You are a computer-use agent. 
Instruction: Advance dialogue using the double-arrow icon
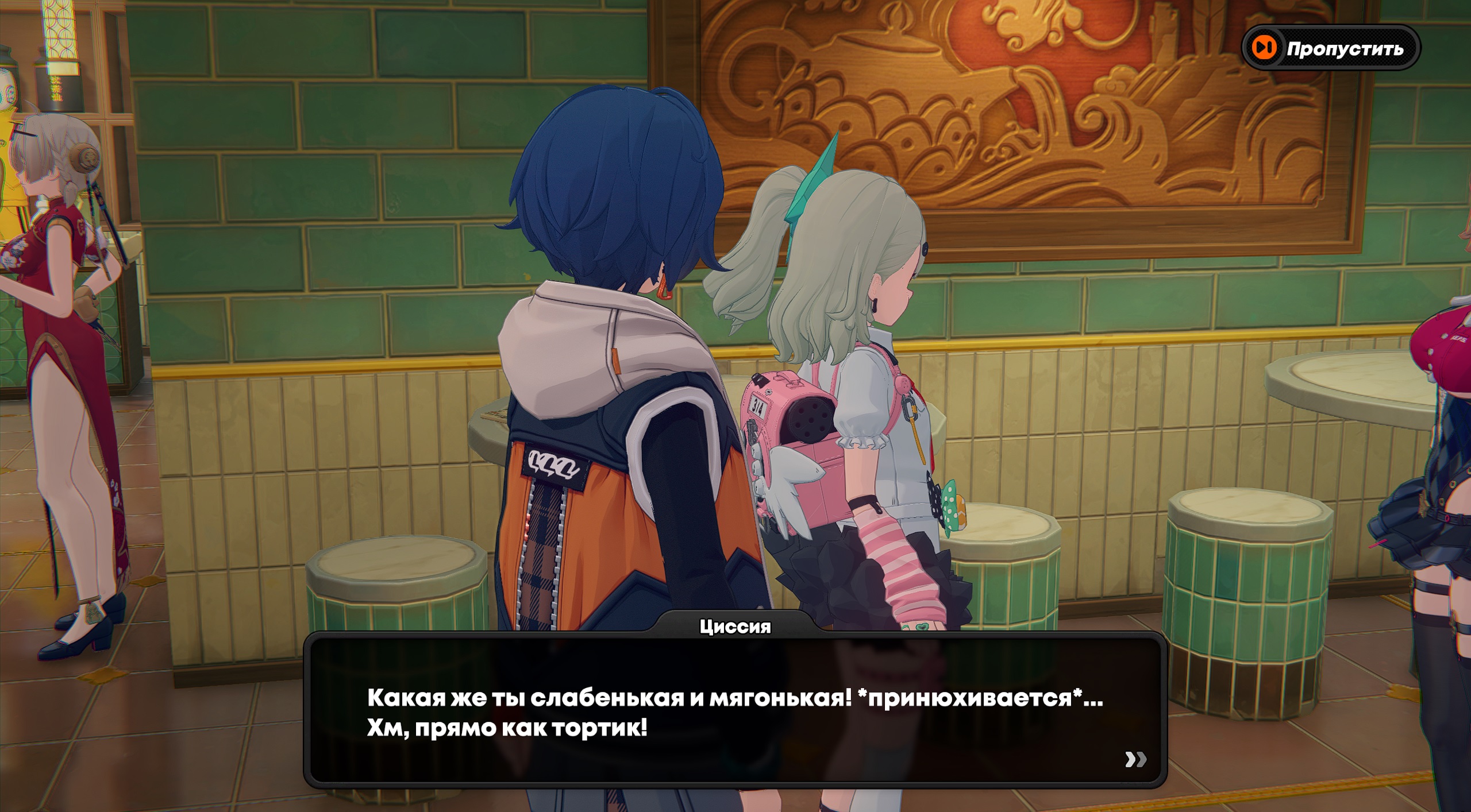click(1135, 759)
